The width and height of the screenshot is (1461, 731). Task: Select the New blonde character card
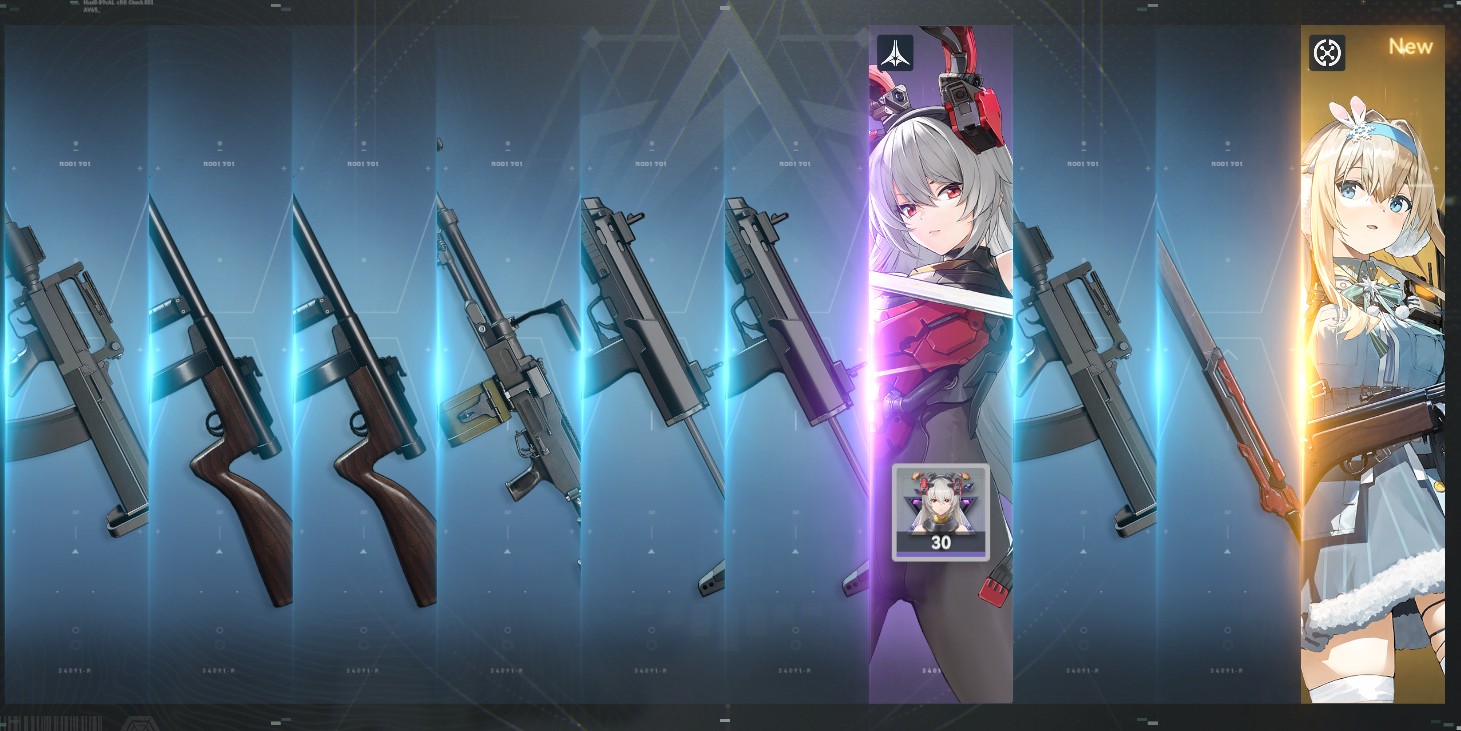[1372, 360]
